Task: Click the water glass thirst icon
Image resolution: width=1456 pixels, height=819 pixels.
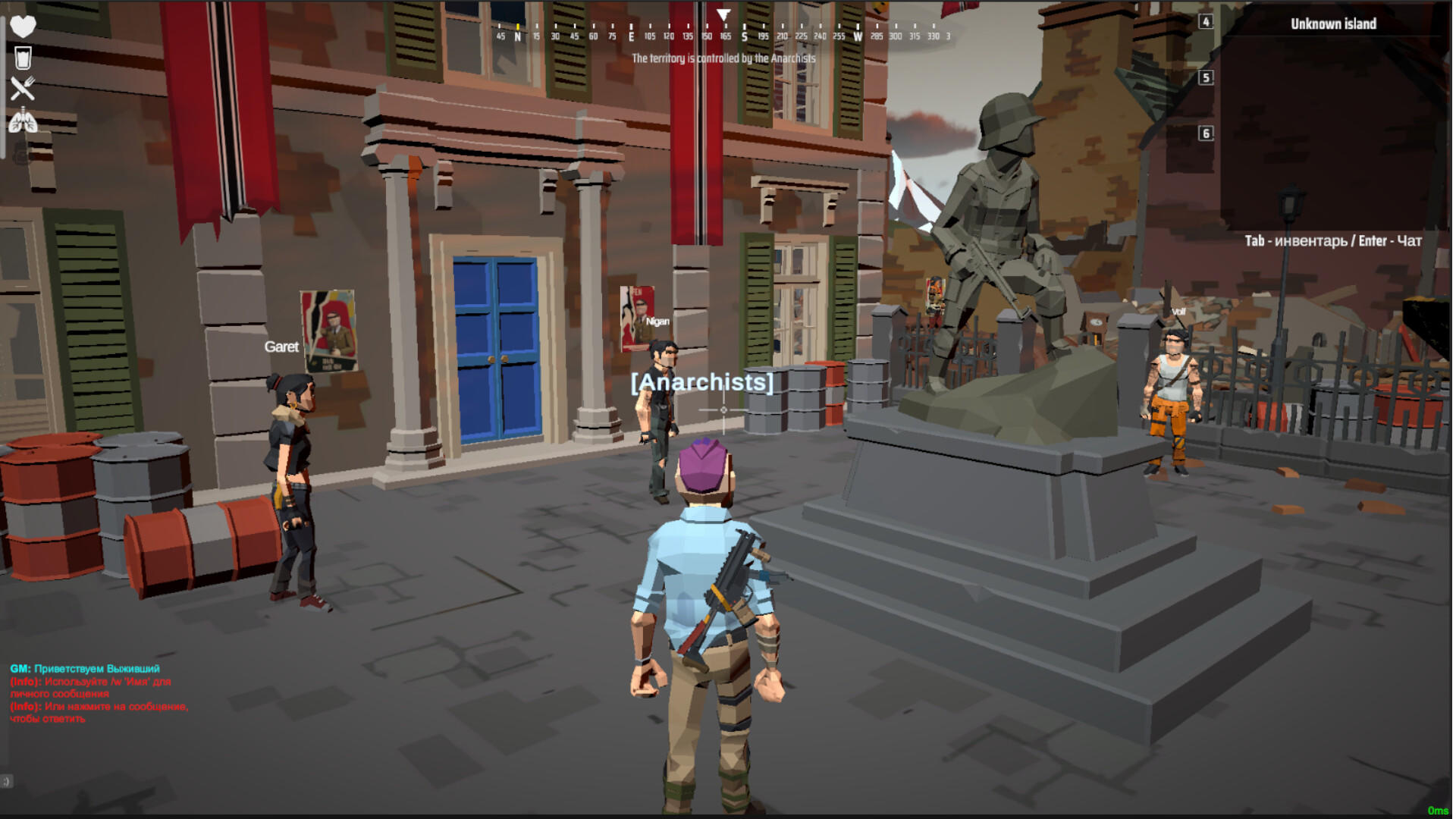Action: click(x=25, y=57)
